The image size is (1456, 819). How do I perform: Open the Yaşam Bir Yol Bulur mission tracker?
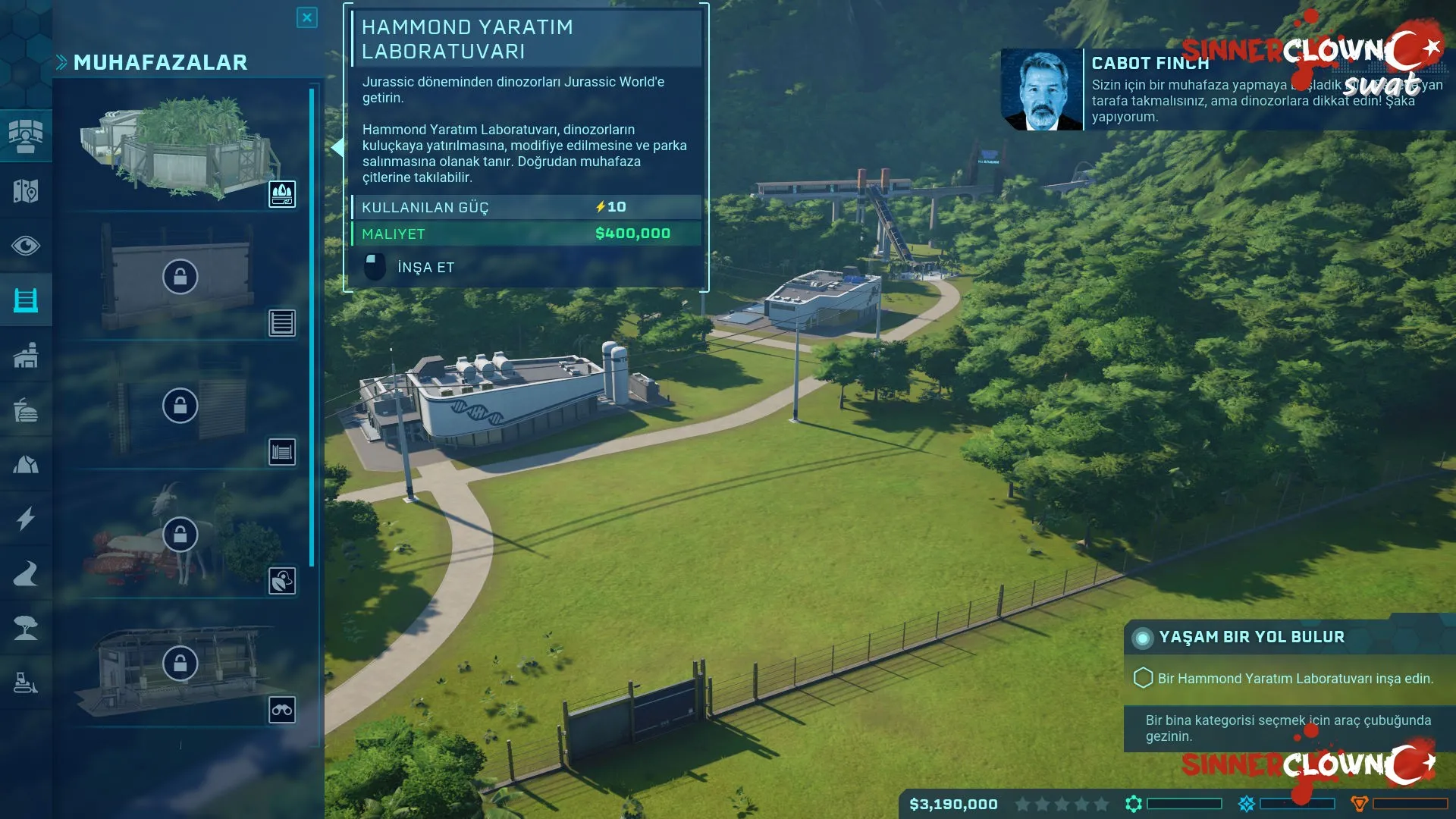(1251, 637)
